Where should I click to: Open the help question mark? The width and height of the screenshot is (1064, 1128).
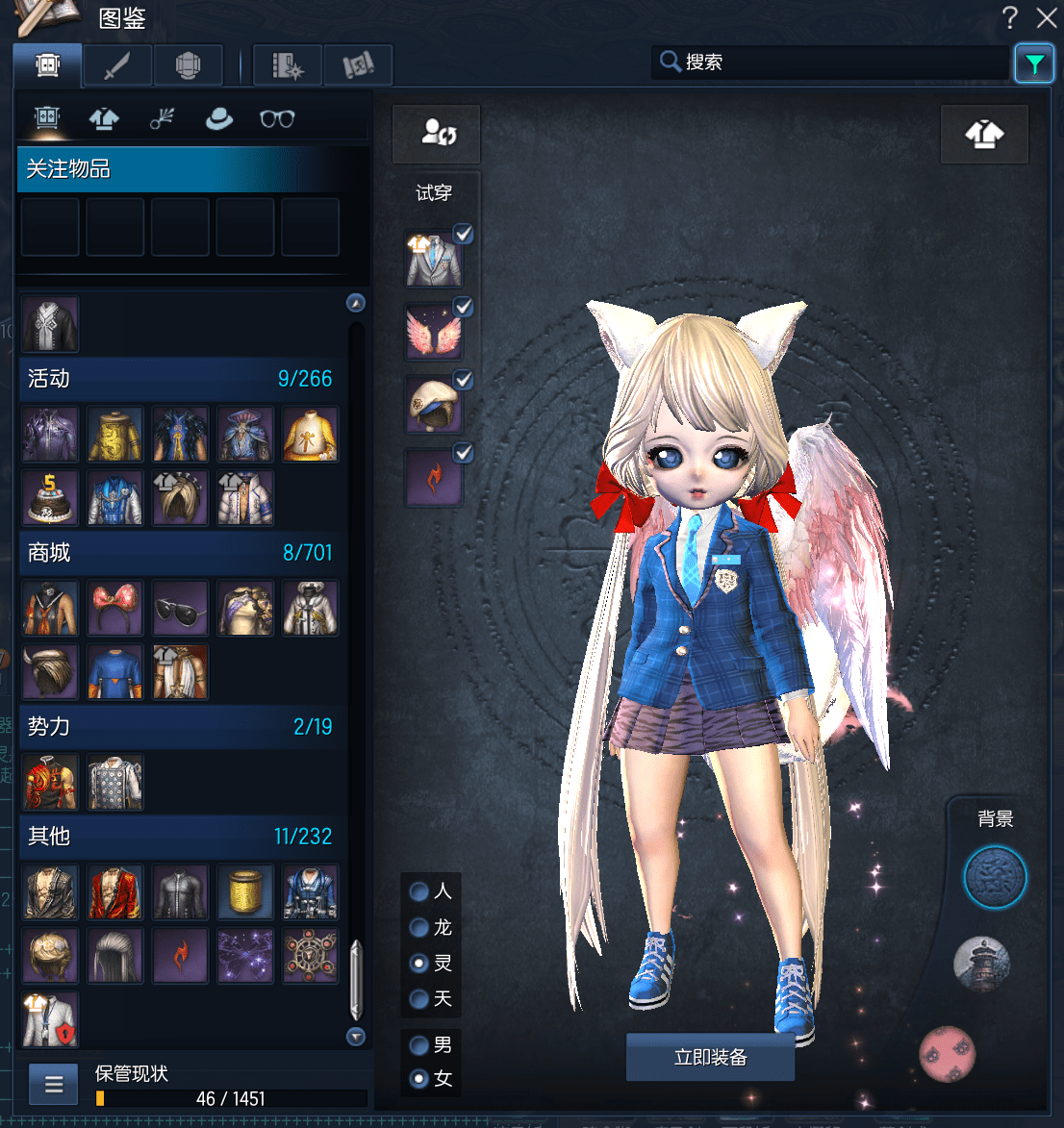tap(1009, 17)
